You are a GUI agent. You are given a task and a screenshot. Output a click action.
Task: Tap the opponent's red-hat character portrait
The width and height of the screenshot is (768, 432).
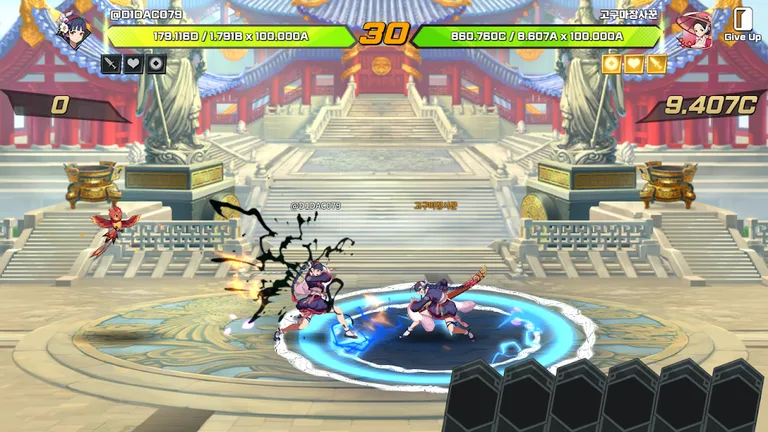click(x=694, y=30)
